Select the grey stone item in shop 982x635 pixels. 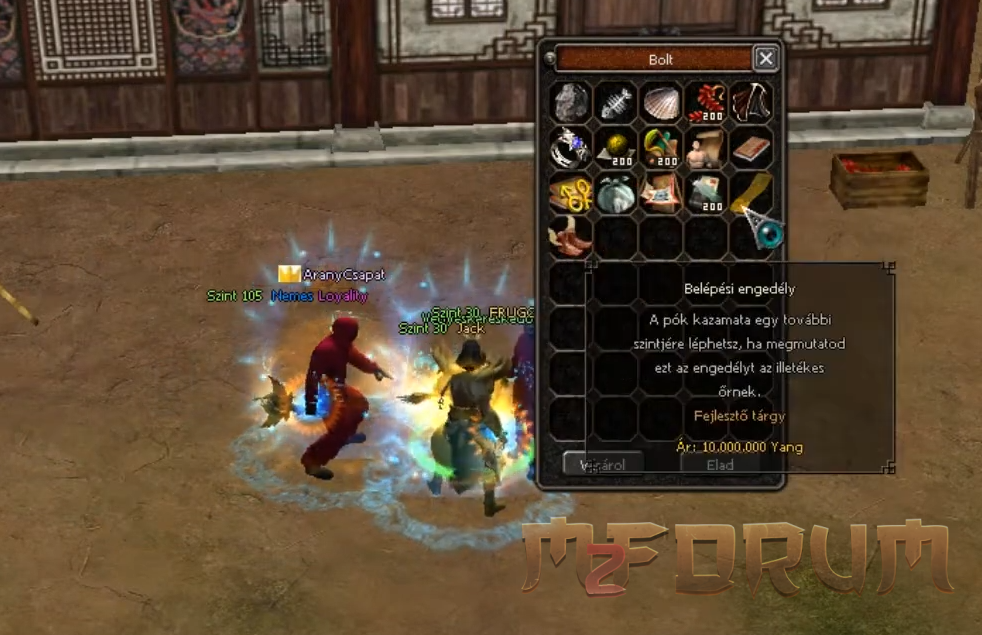click(571, 103)
